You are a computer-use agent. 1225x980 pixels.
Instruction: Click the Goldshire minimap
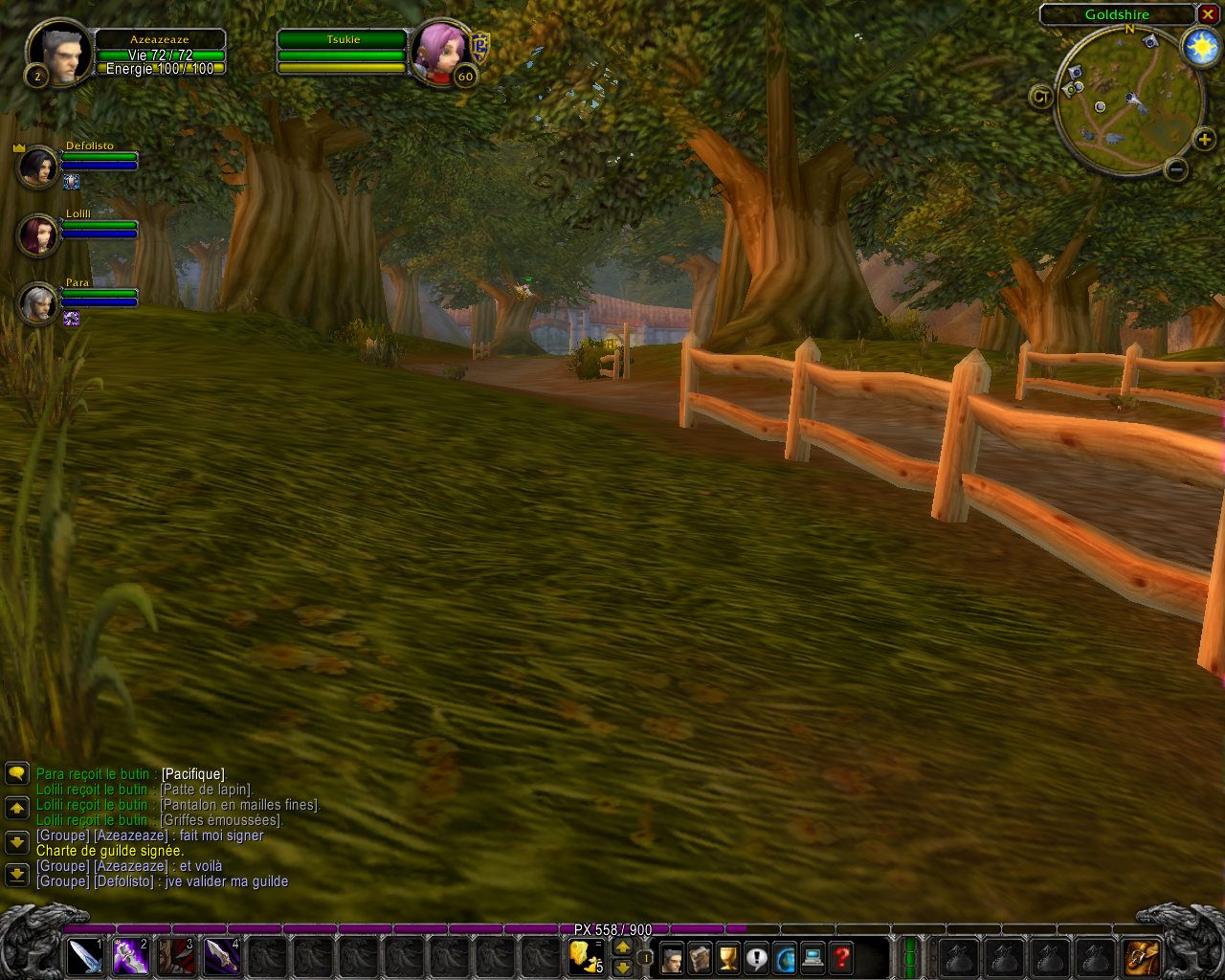coord(1127,100)
